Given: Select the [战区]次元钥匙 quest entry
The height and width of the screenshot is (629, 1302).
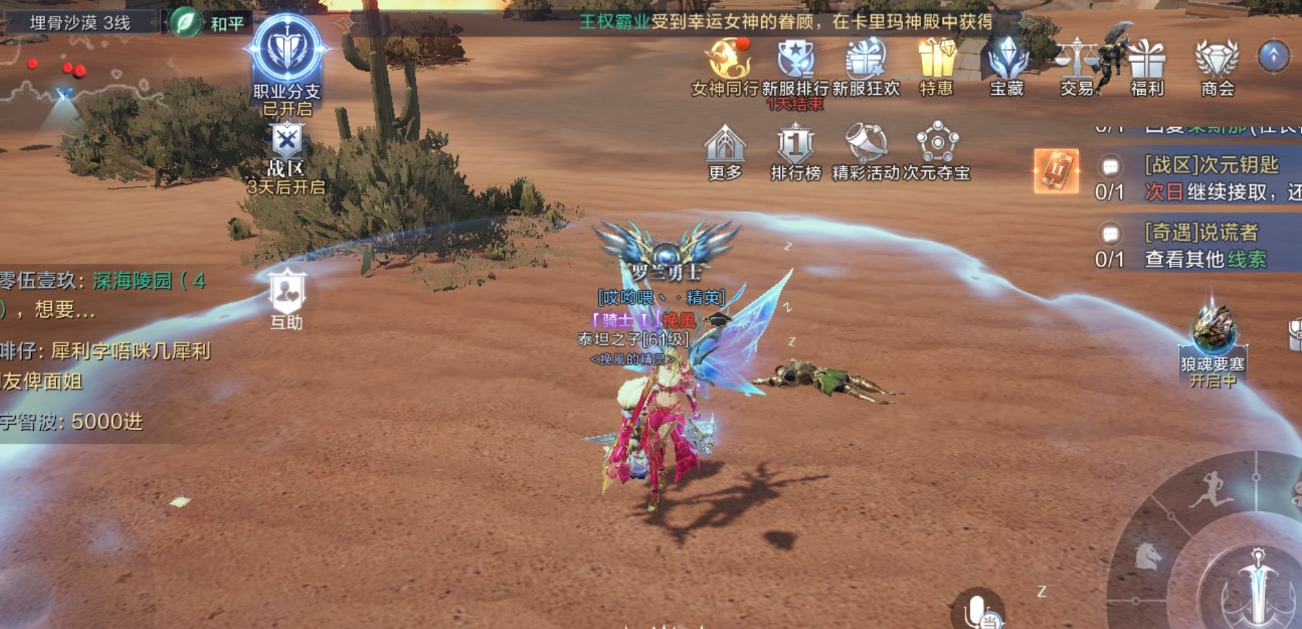Looking at the screenshot, I should [x=1200, y=177].
